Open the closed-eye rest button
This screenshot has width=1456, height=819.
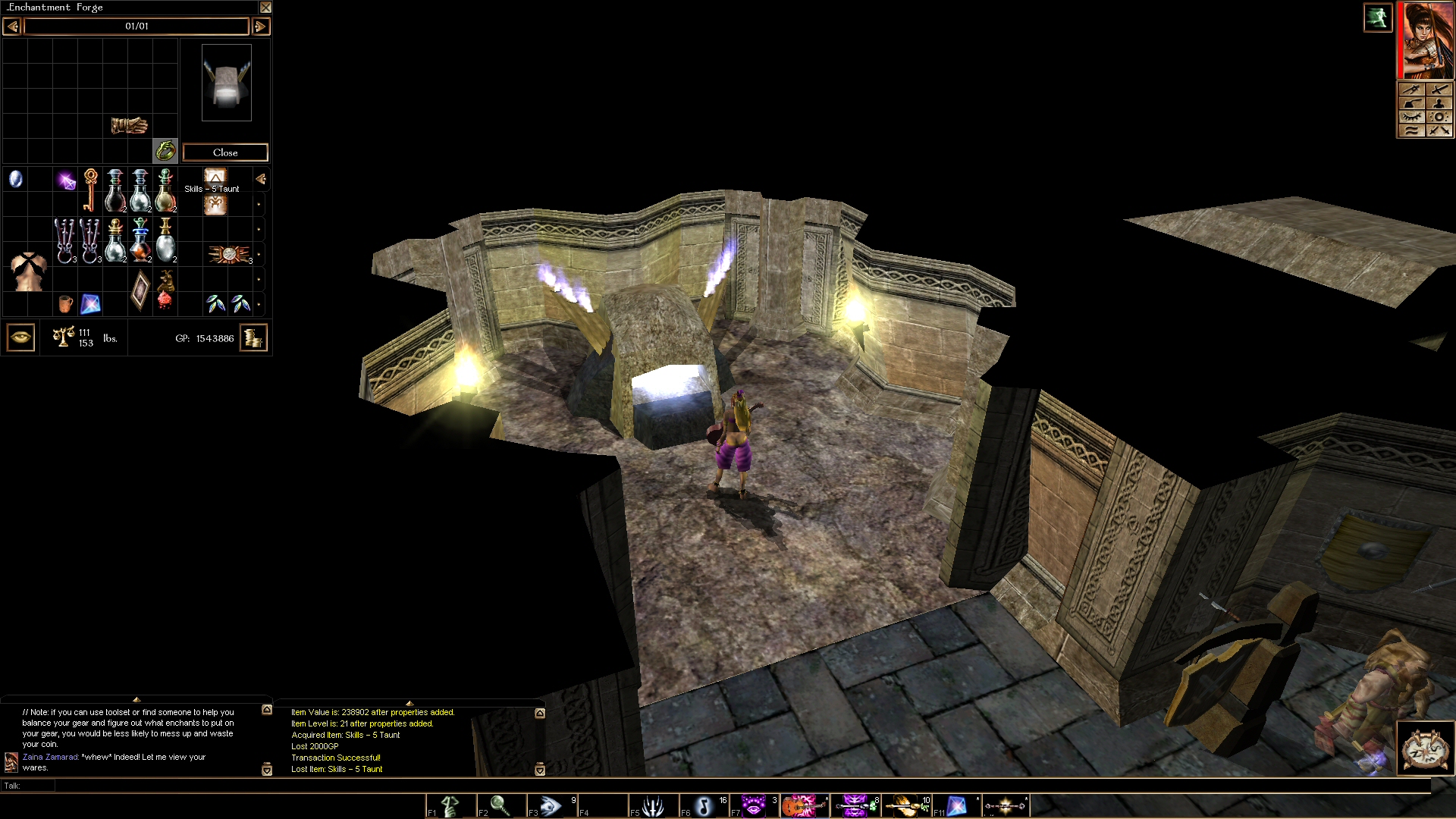click(1411, 117)
